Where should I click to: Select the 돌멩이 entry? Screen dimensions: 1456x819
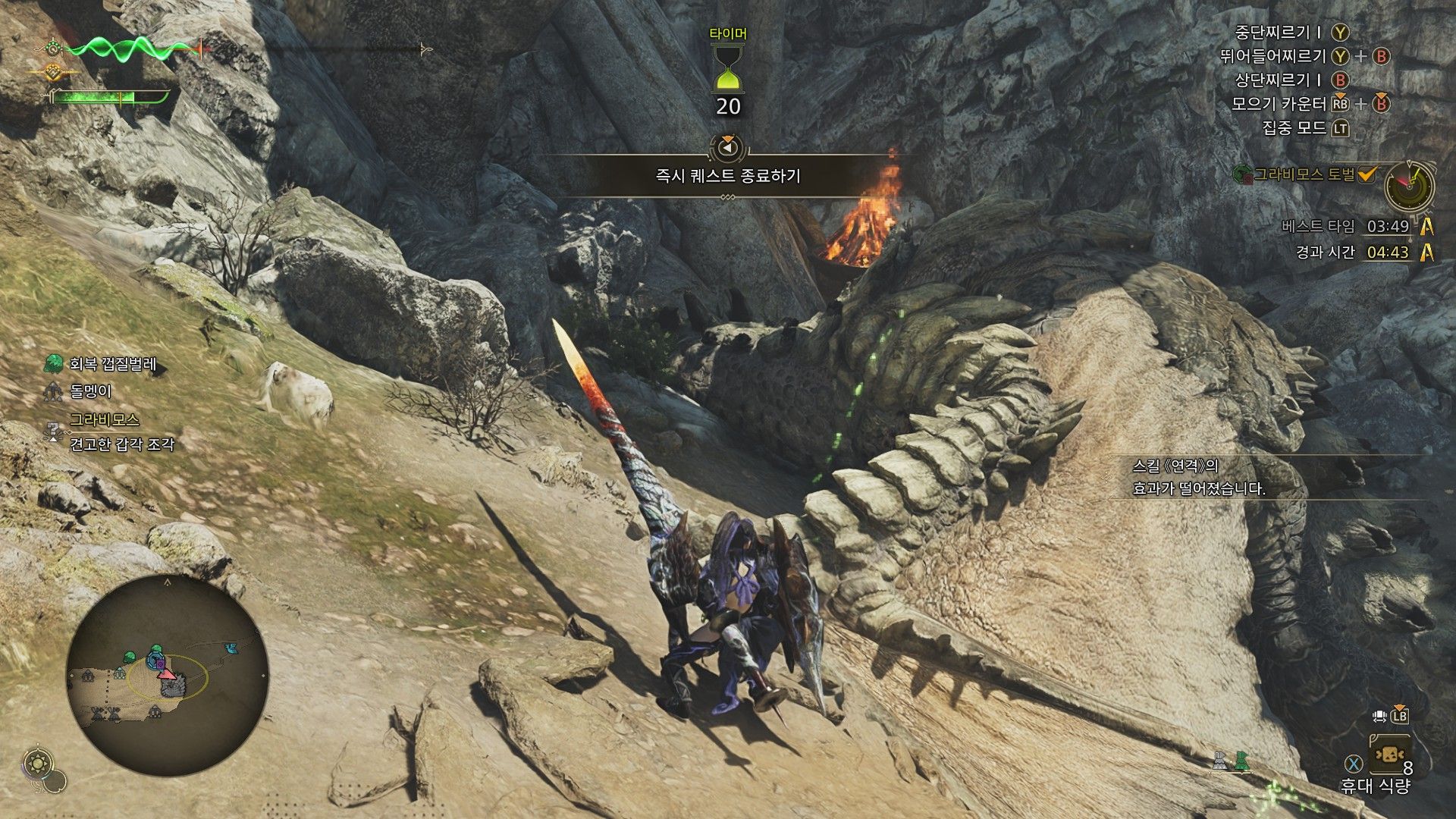(90, 391)
